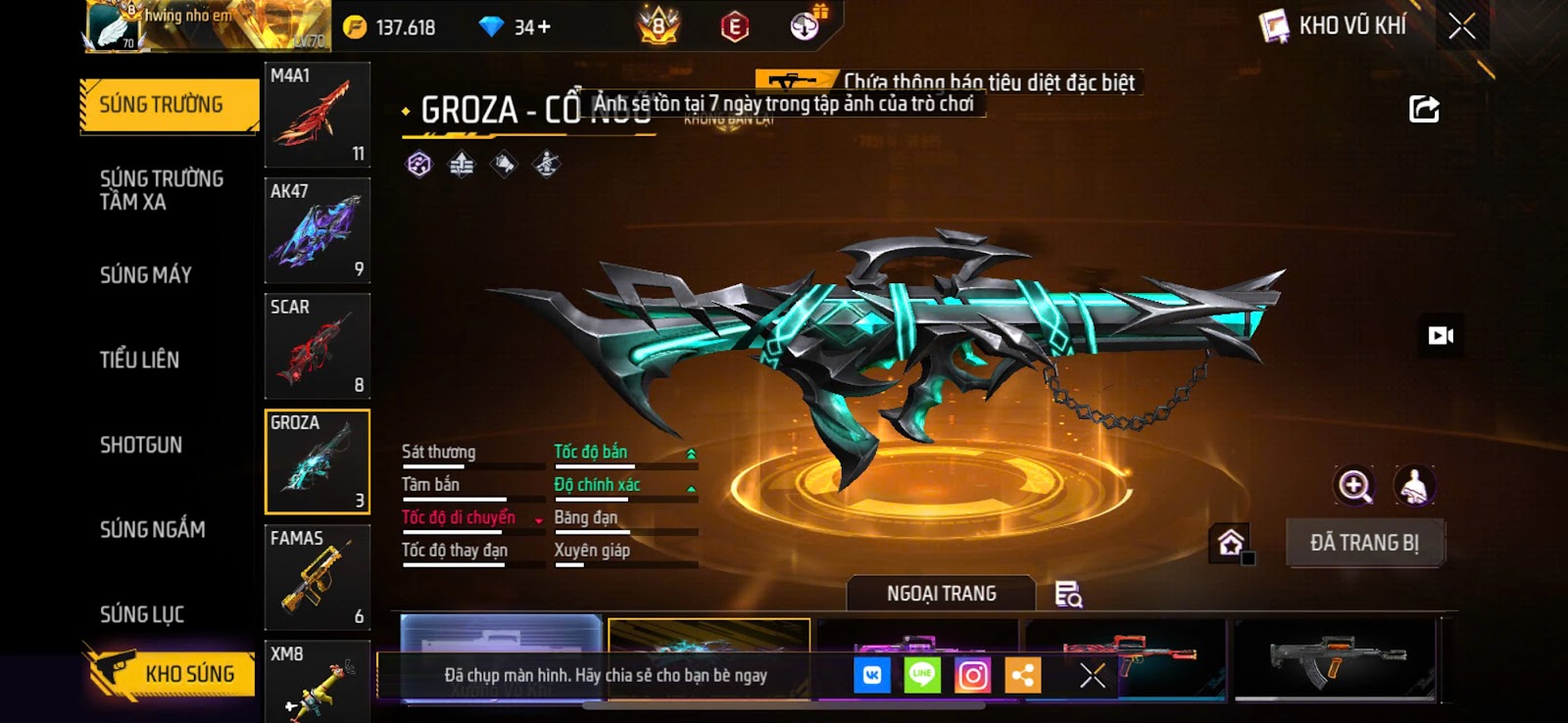
Task: Select the FAMAS weapon tile
Action: (318, 577)
